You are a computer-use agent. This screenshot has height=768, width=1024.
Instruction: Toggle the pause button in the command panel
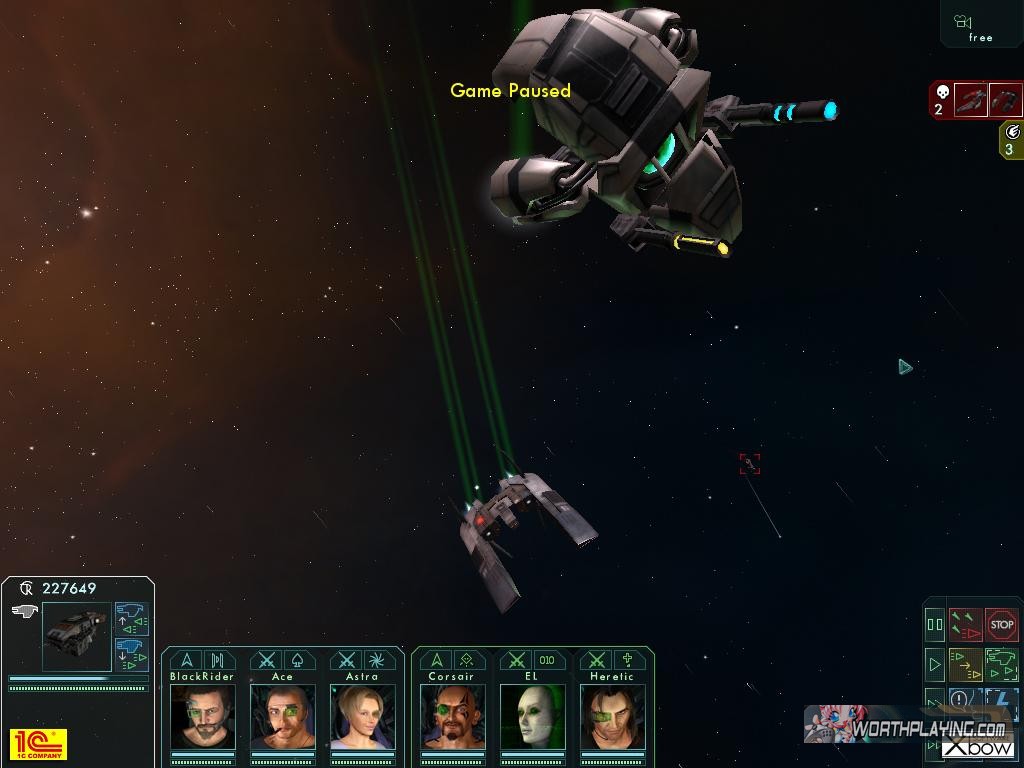click(935, 625)
